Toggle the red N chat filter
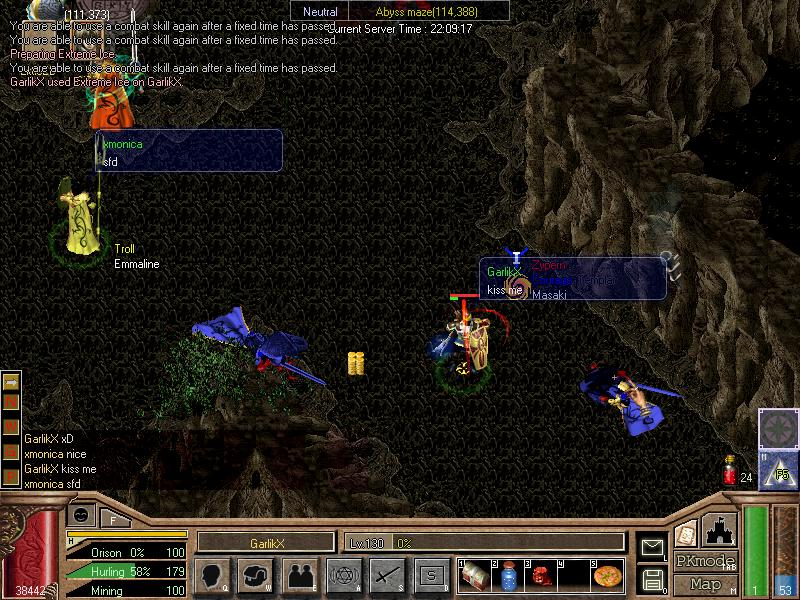800x600 pixels. (x=11, y=401)
